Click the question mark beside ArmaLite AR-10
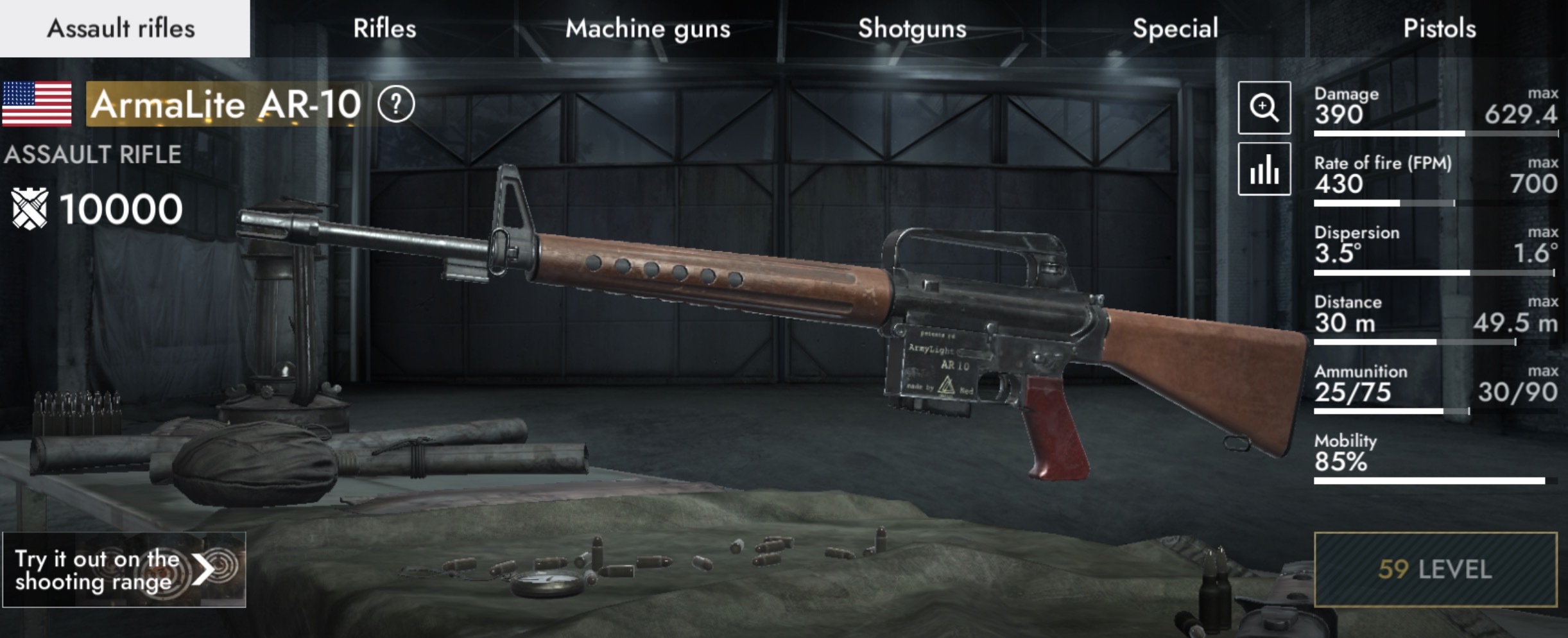The height and width of the screenshot is (638, 1568). [x=396, y=104]
